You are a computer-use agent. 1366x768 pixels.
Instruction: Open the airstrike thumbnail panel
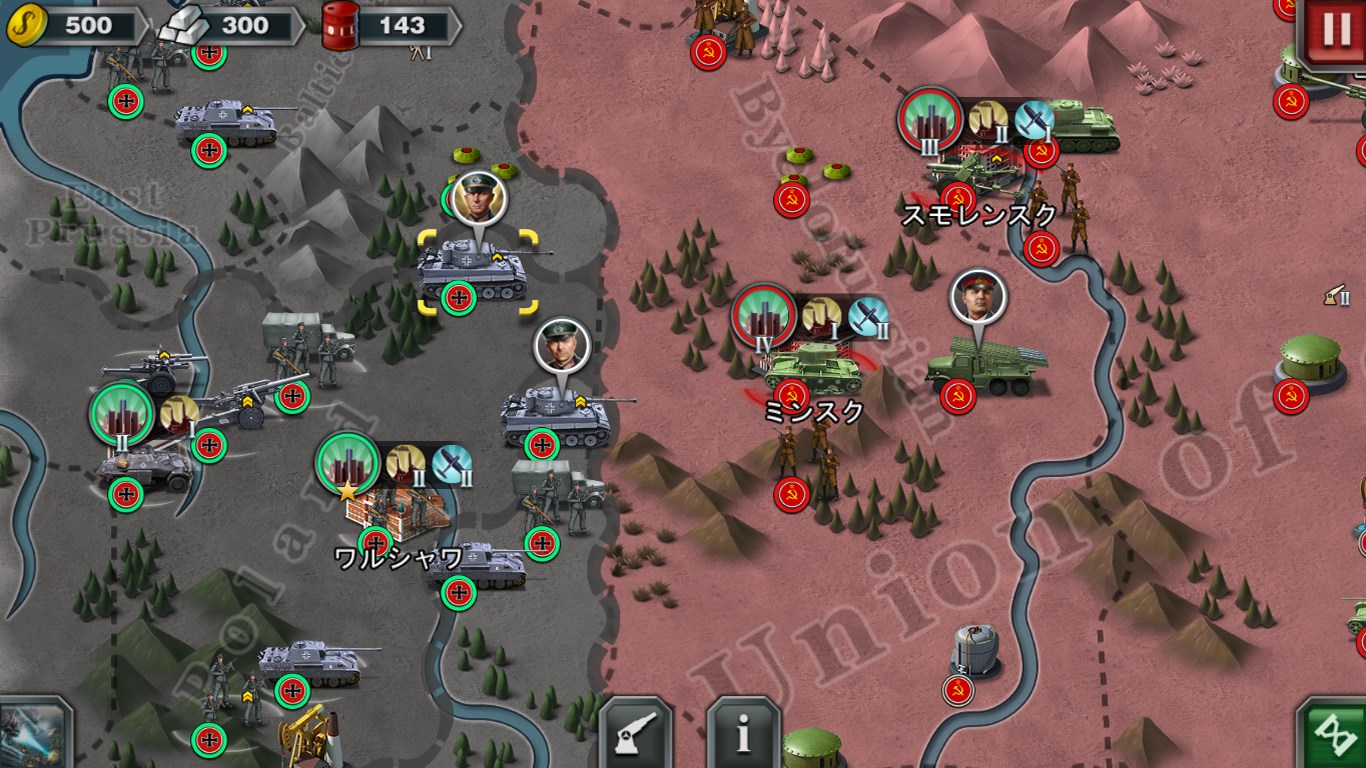pos(33,735)
